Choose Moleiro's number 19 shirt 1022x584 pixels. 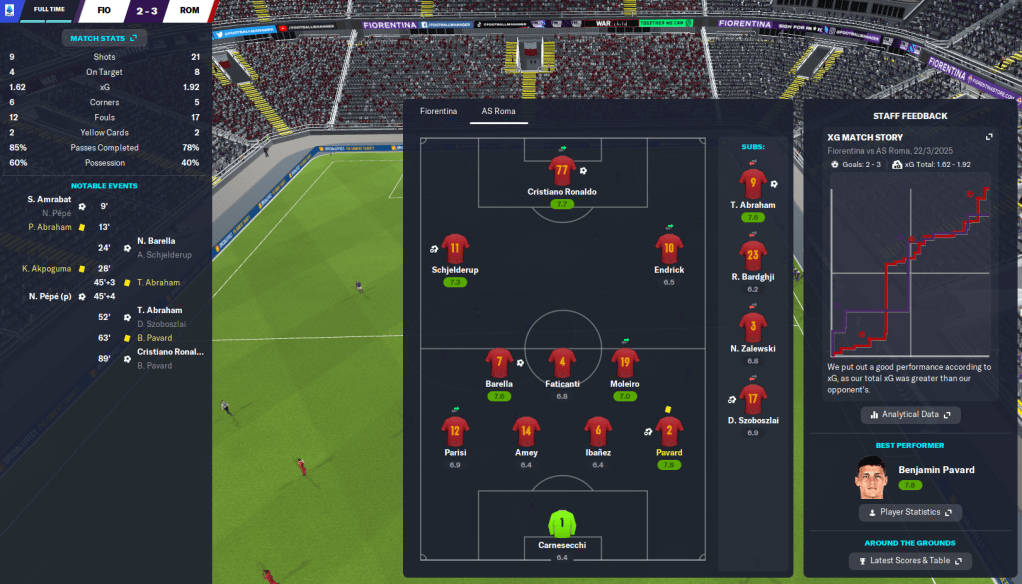(624, 362)
